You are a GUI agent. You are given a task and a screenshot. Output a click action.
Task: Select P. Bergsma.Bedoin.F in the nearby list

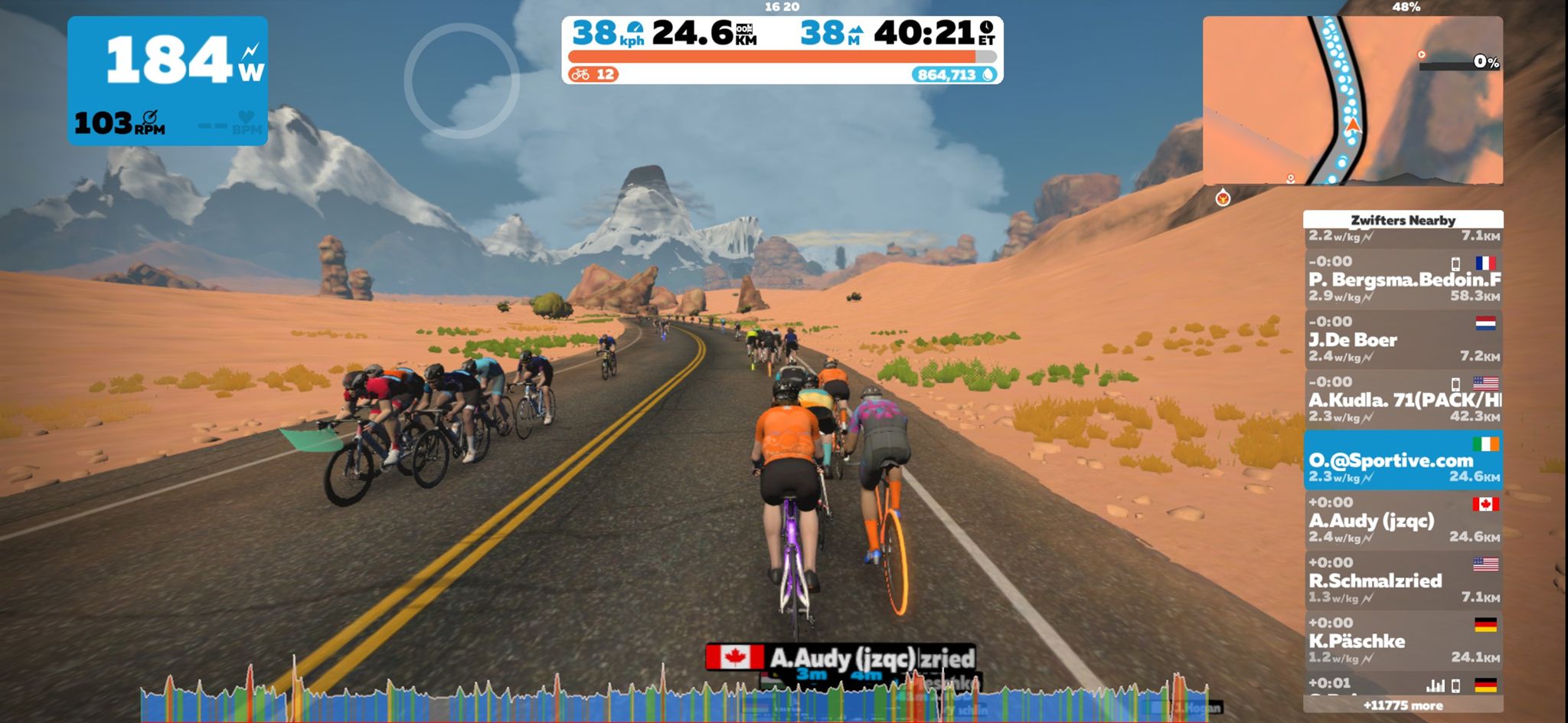pyautogui.click(x=1403, y=280)
